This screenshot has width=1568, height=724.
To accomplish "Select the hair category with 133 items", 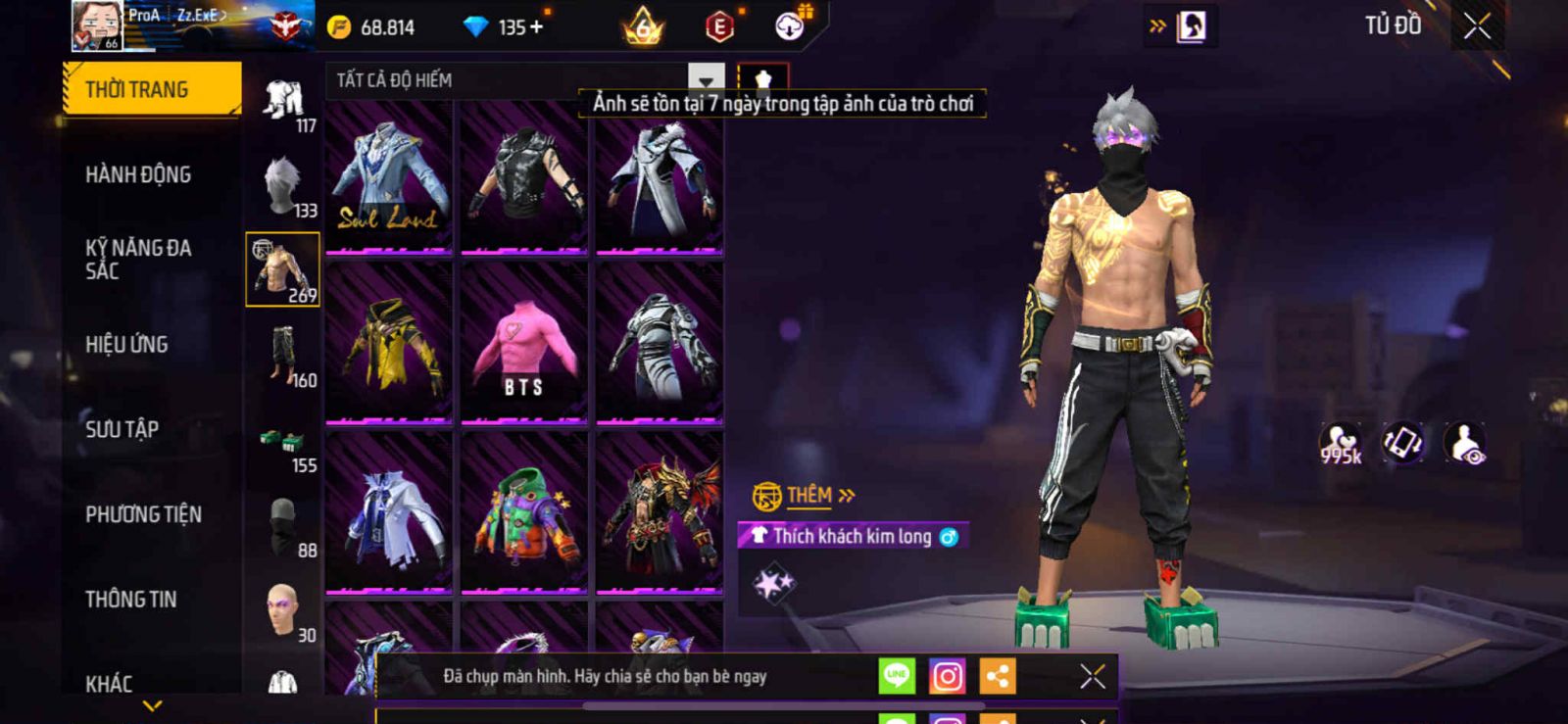I will coord(284,186).
